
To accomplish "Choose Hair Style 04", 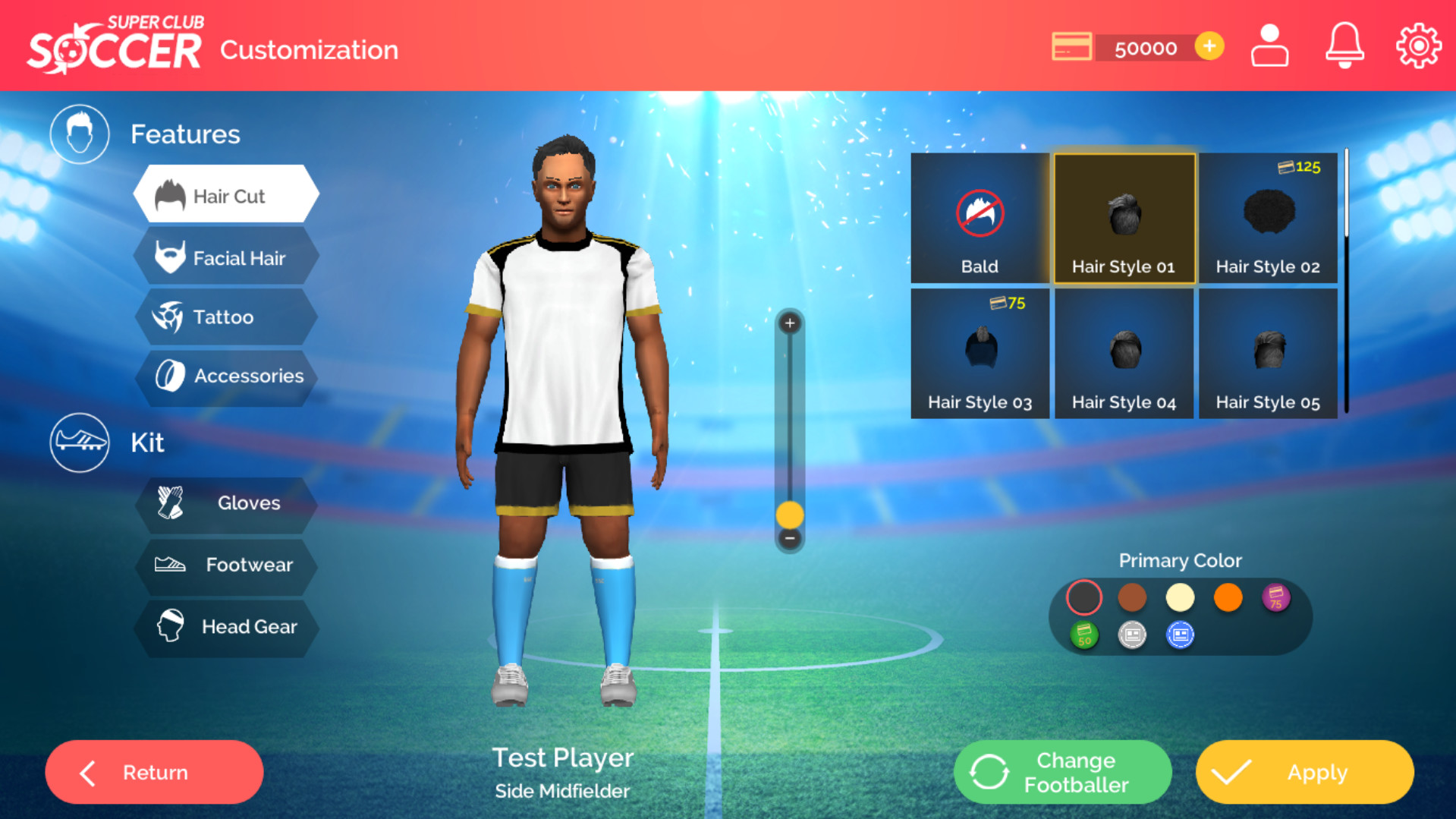I will [x=1124, y=354].
